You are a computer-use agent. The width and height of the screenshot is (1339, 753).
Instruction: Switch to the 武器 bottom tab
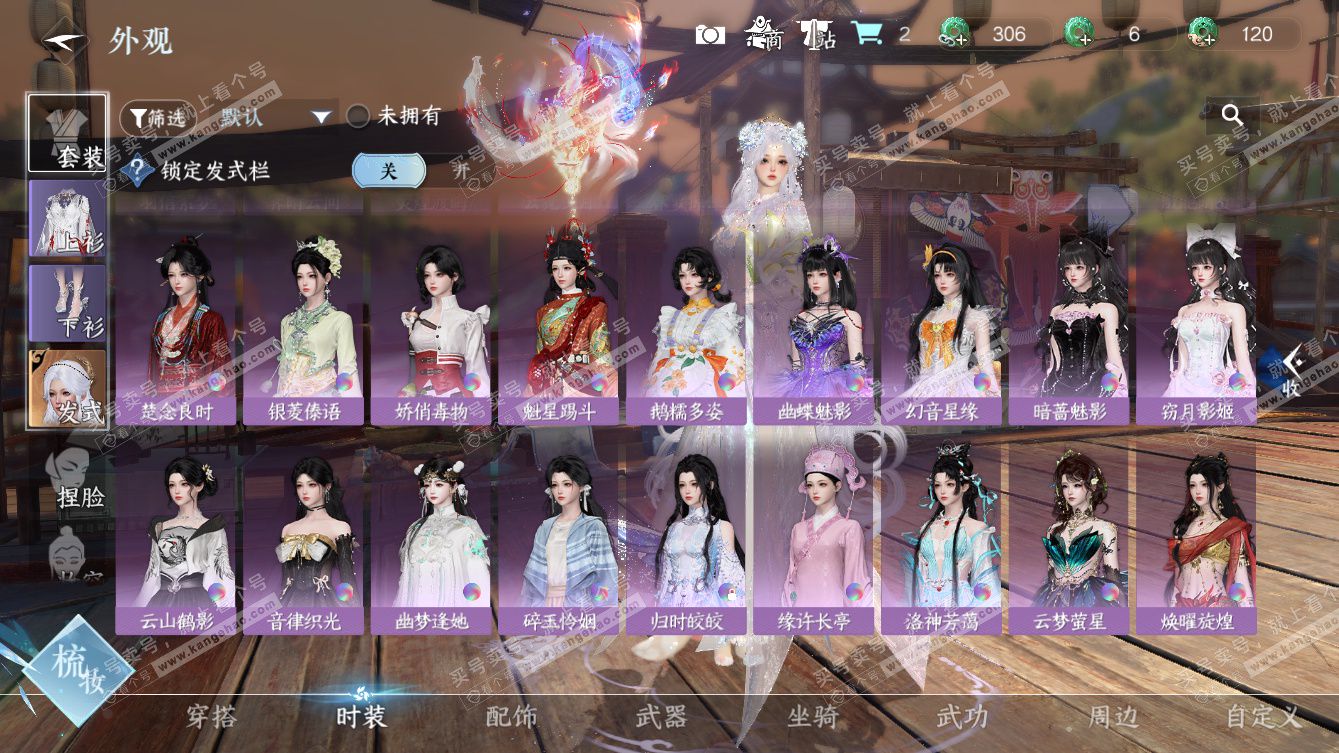pyautogui.click(x=661, y=716)
